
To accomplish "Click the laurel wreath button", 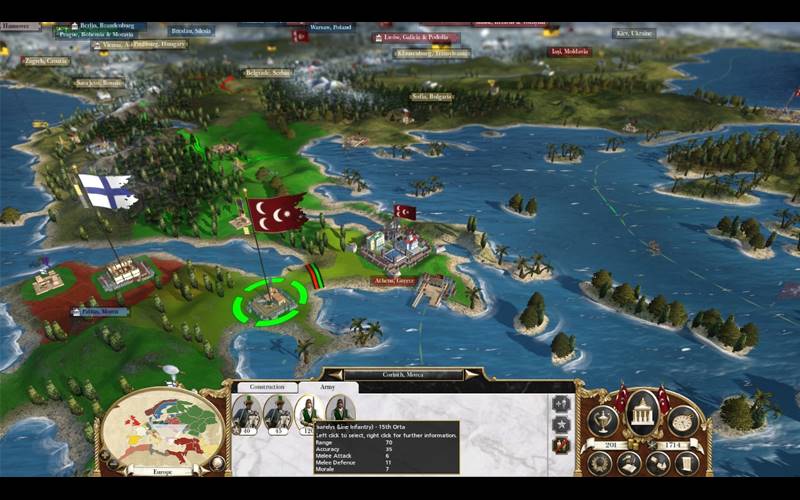I will [x=601, y=462].
